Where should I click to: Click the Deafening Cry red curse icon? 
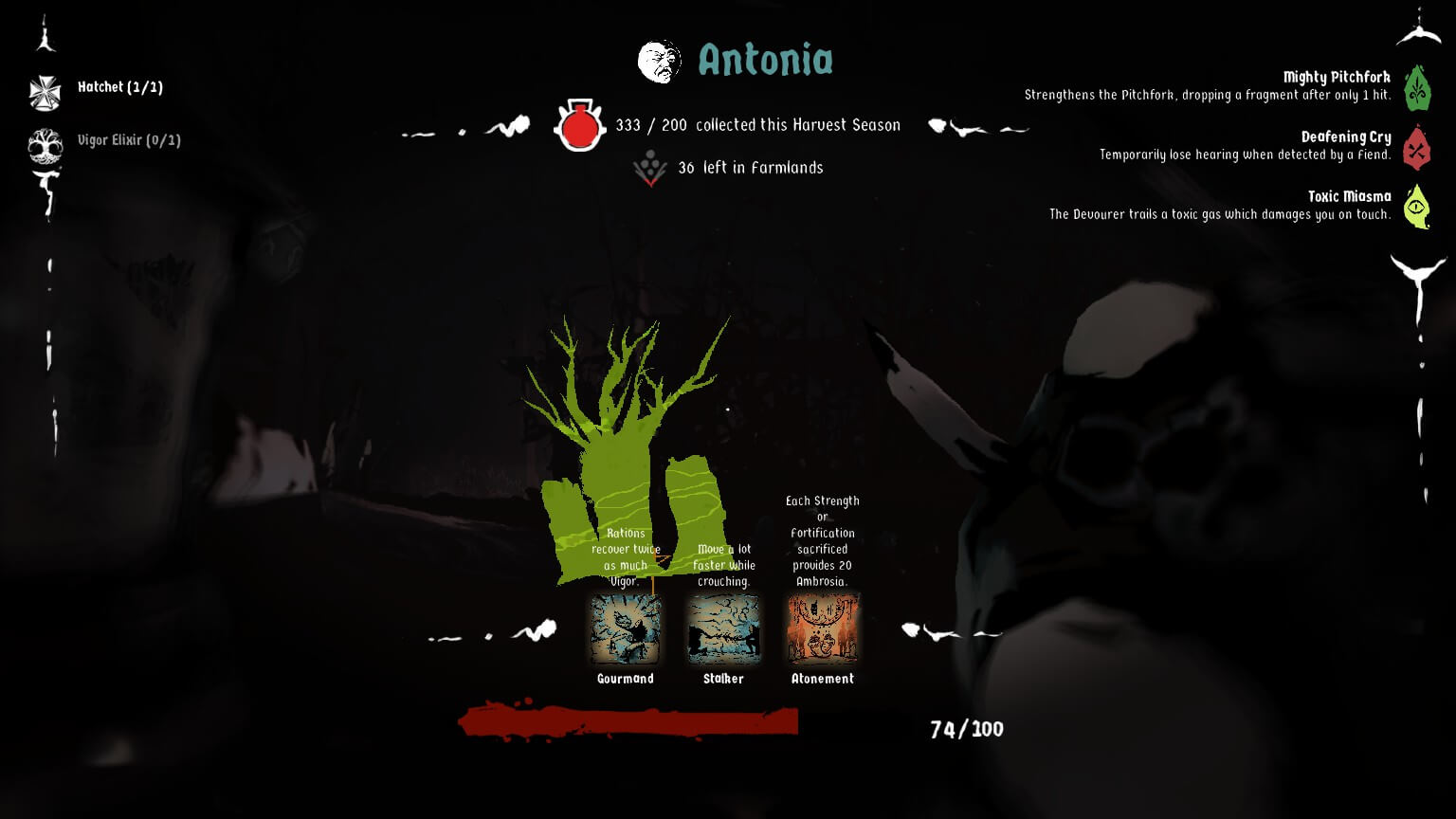1417,149
